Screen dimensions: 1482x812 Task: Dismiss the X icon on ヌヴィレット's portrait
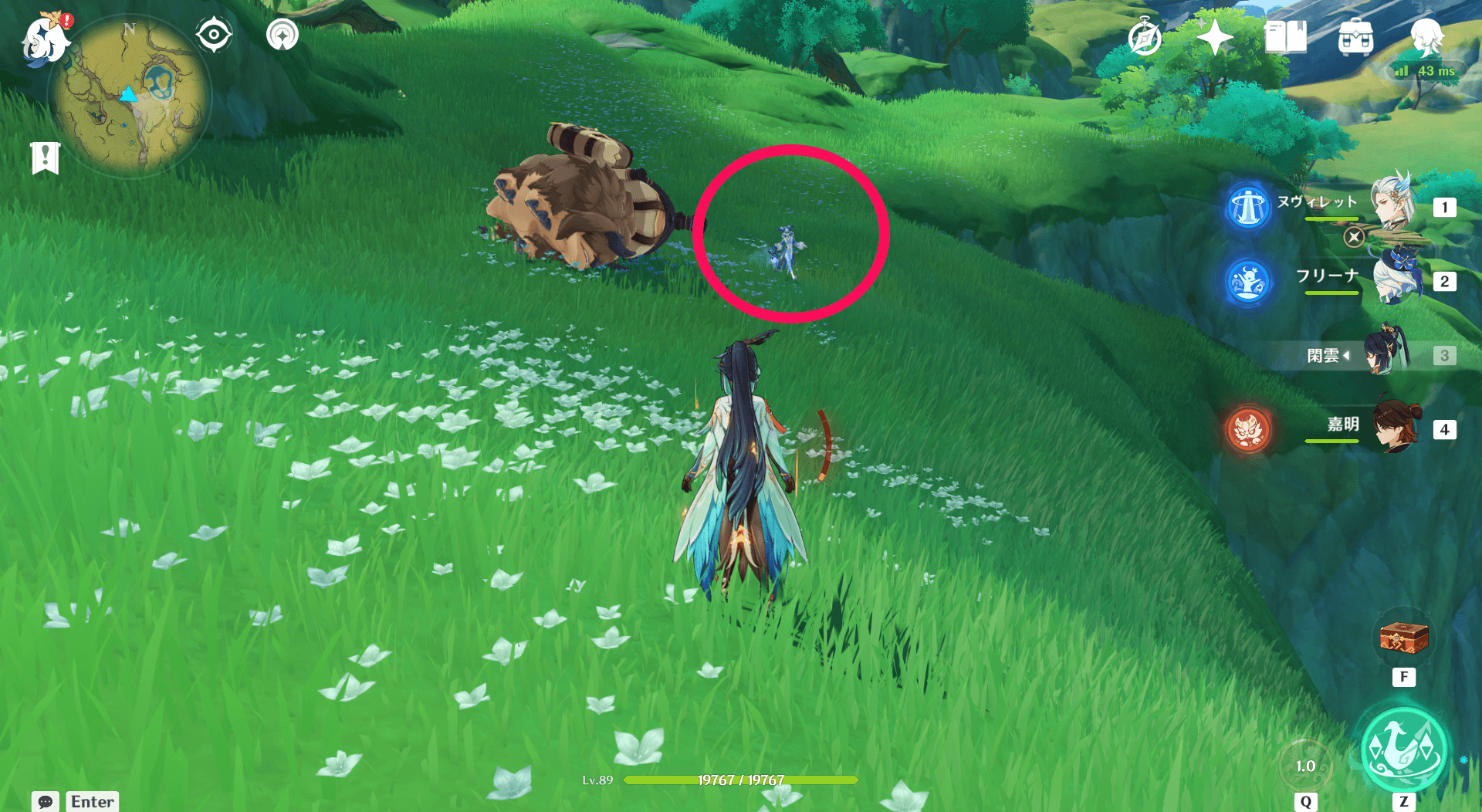[x=1353, y=238]
